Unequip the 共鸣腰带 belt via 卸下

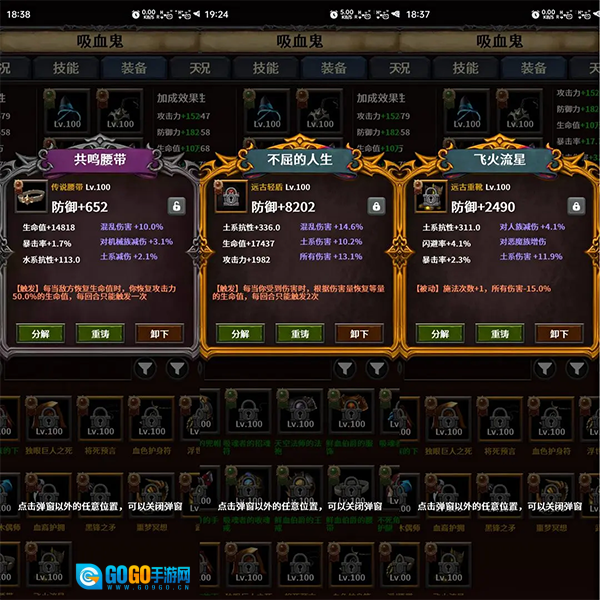coord(159,334)
